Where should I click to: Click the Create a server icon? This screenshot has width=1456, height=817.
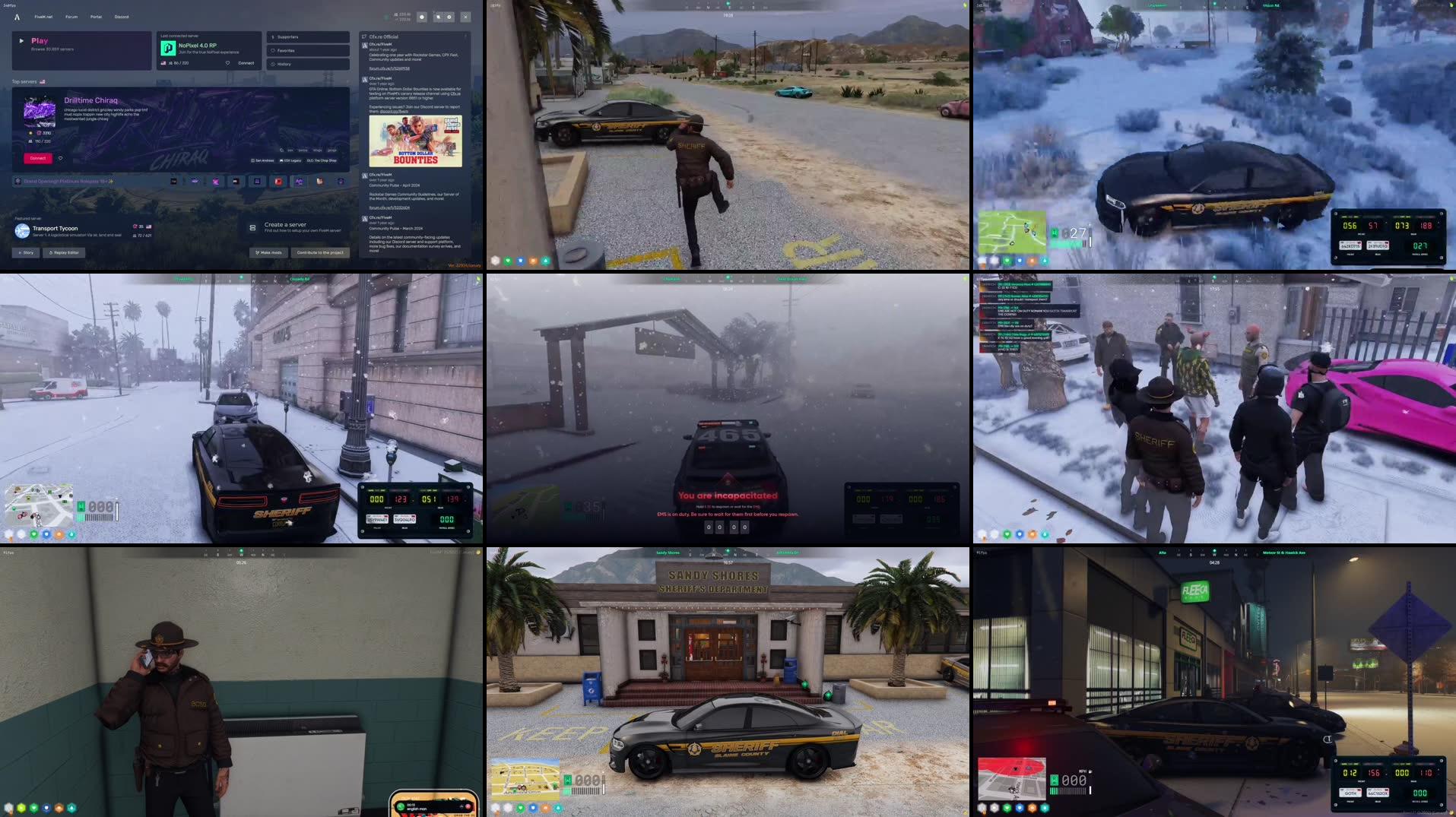(252, 227)
